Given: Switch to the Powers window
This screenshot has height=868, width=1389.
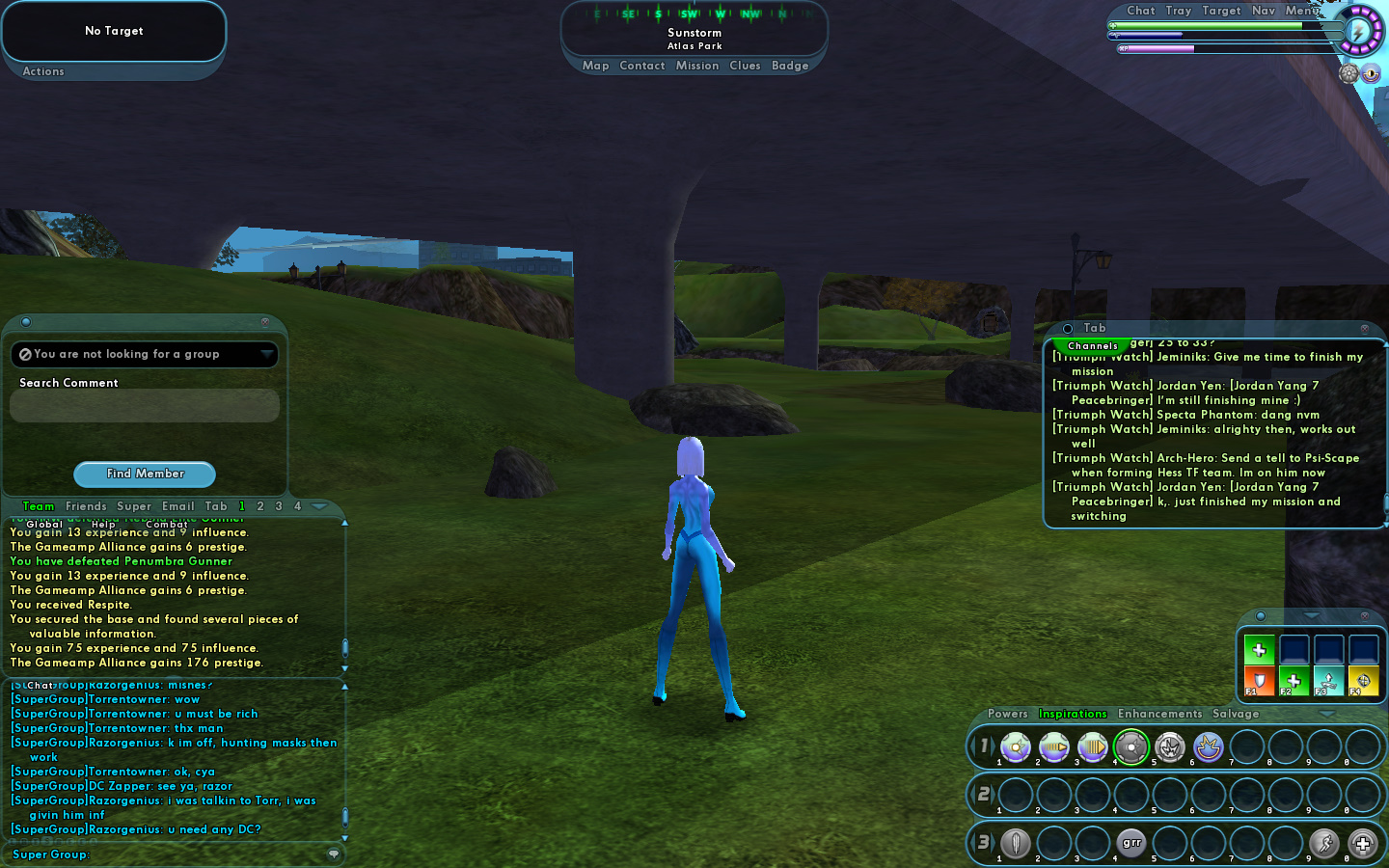Looking at the screenshot, I should pyautogui.click(x=1007, y=714).
